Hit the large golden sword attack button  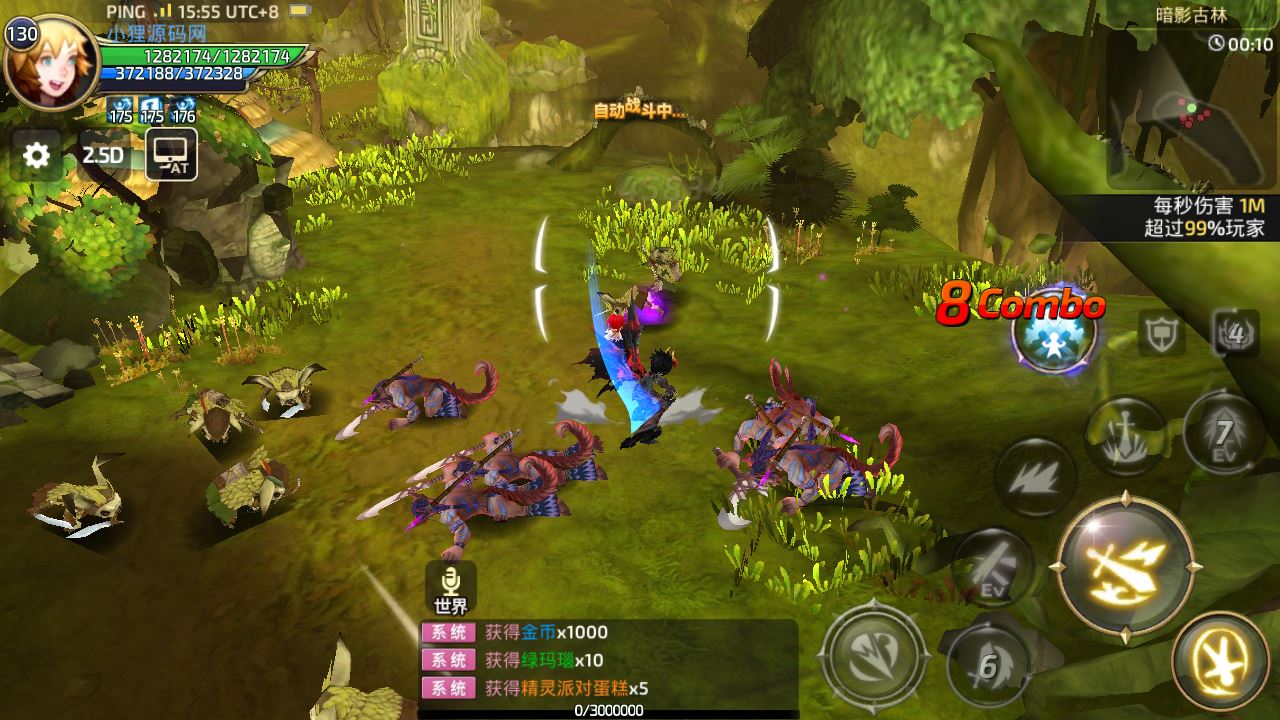tap(1125, 566)
